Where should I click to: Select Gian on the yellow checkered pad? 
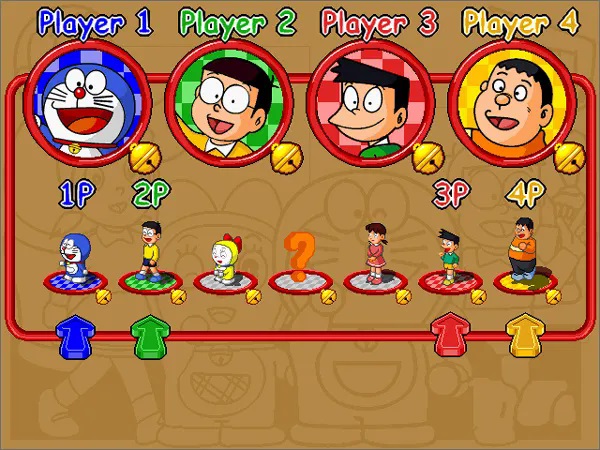[x=522, y=251]
